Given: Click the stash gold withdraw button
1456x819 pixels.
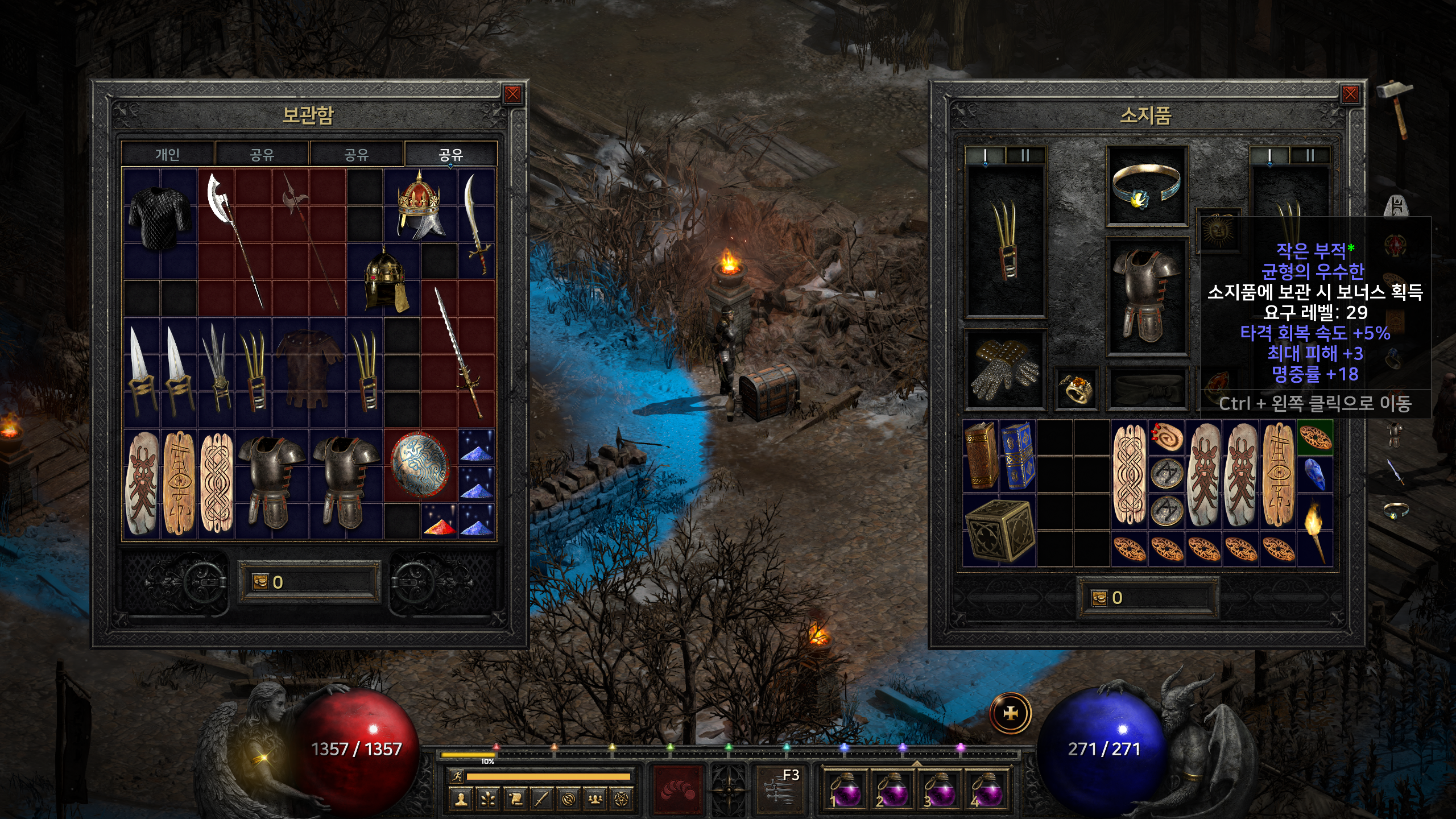Looking at the screenshot, I should pos(260,582).
